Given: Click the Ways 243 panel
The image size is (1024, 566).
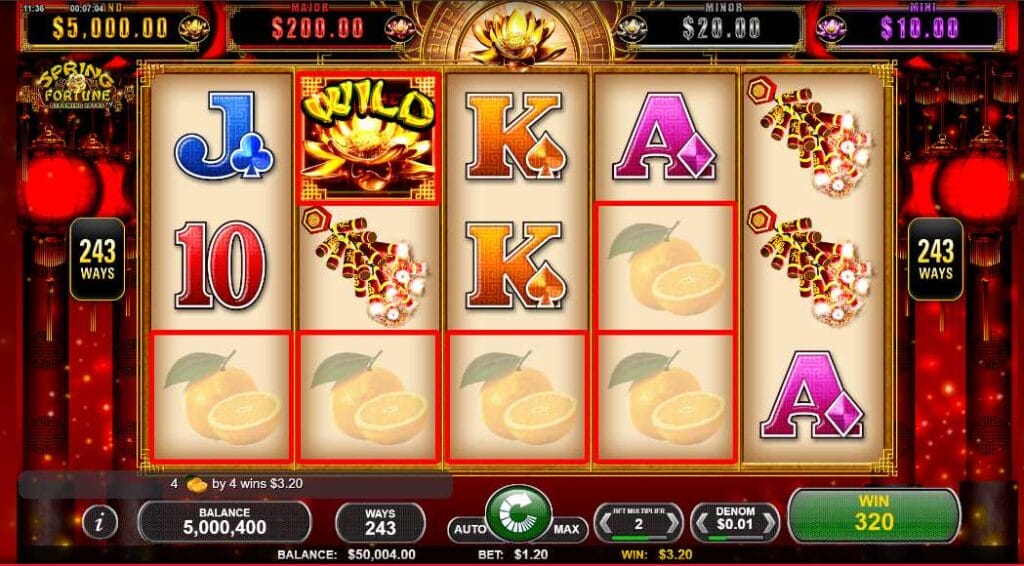Looking at the screenshot, I should click(380, 521).
